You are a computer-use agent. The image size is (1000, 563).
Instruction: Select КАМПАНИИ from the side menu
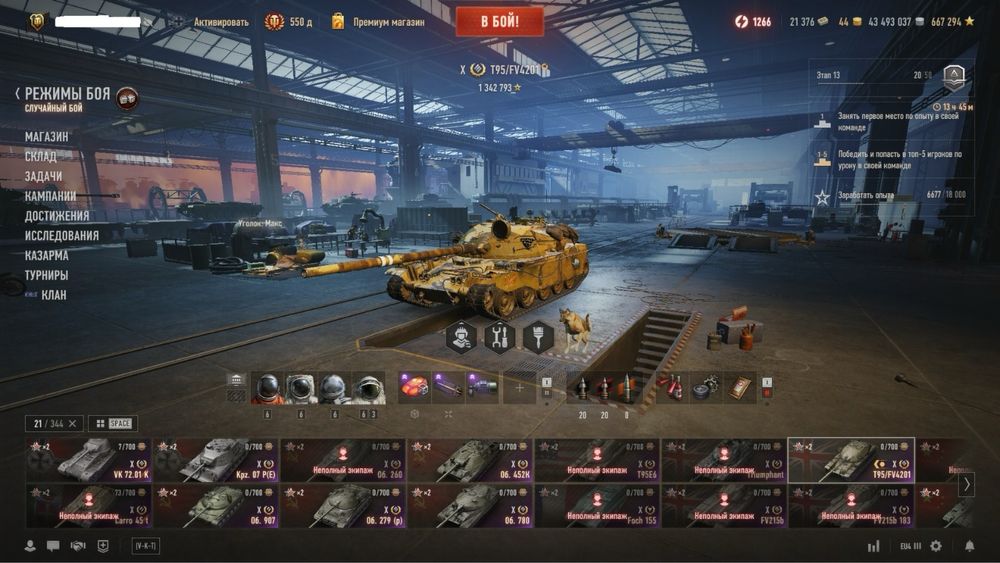[x=50, y=196]
